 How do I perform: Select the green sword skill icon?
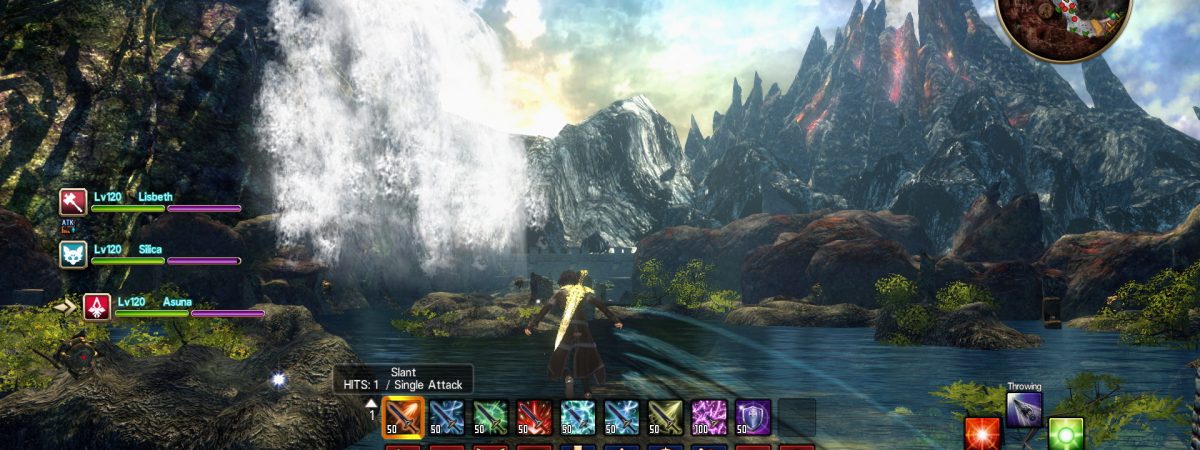point(491,417)
